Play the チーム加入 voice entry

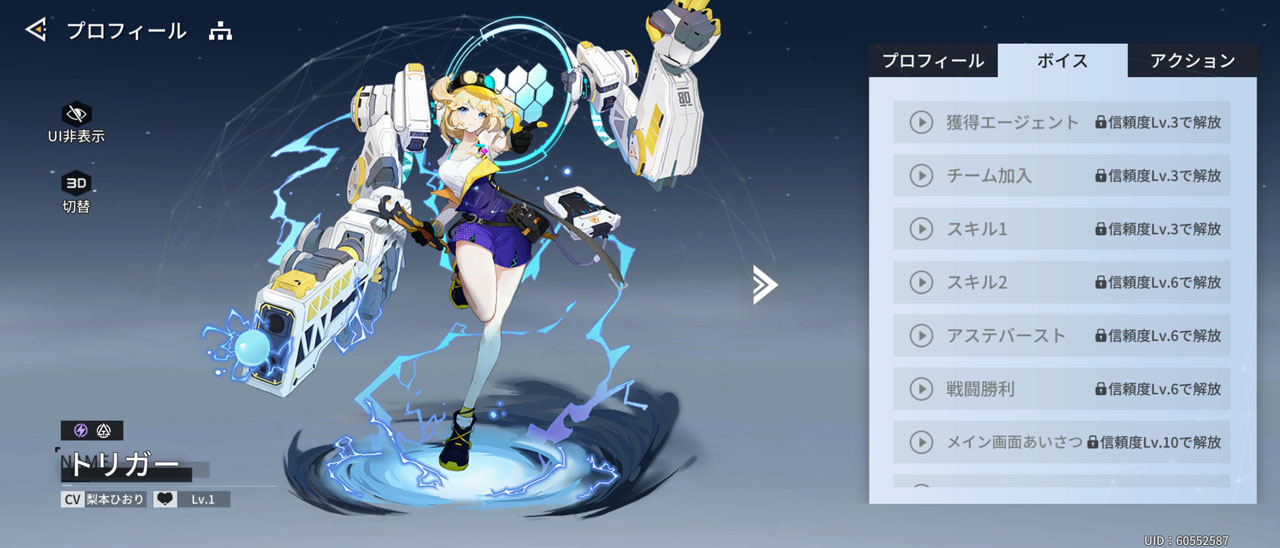click(x=920, y=176)
